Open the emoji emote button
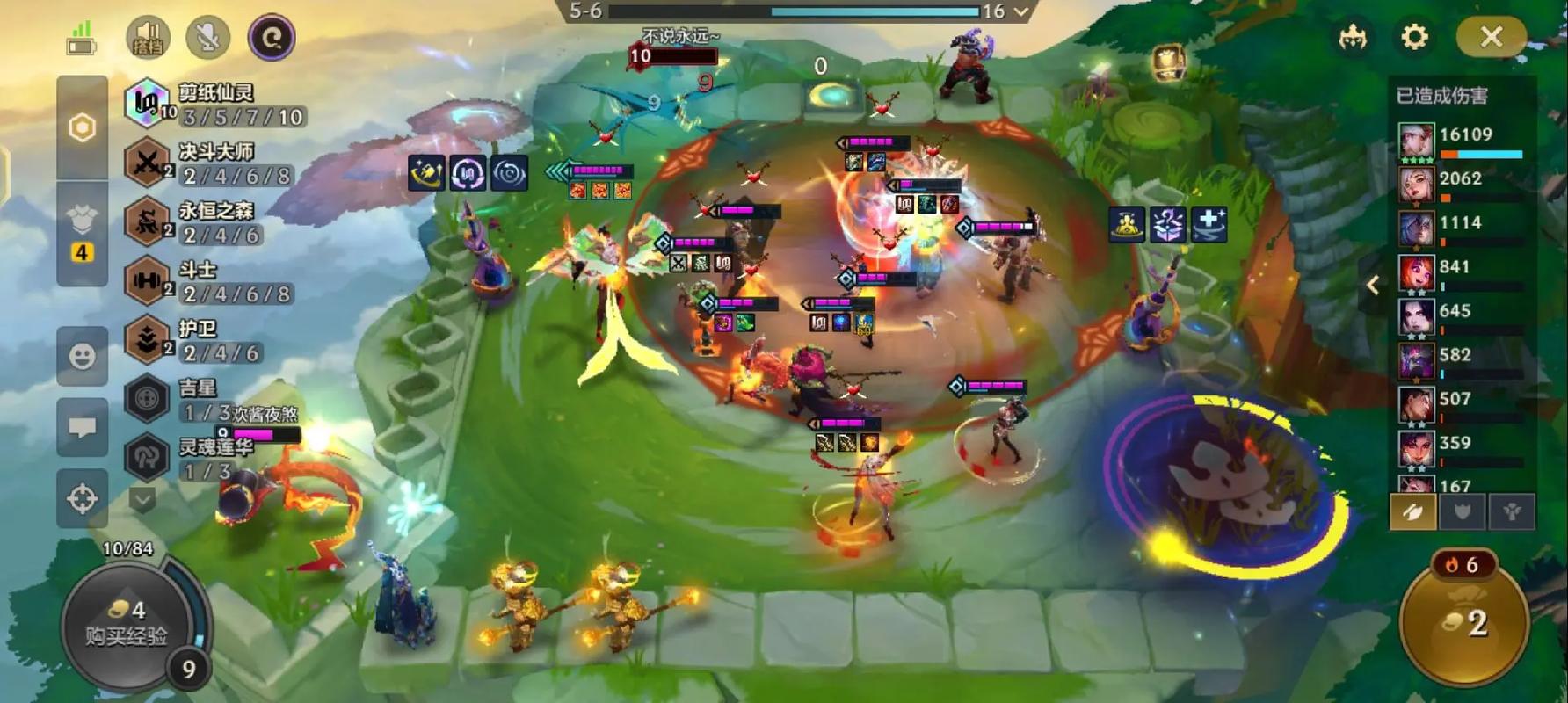Screen dimensions: 1568x703 coord(83,356)
